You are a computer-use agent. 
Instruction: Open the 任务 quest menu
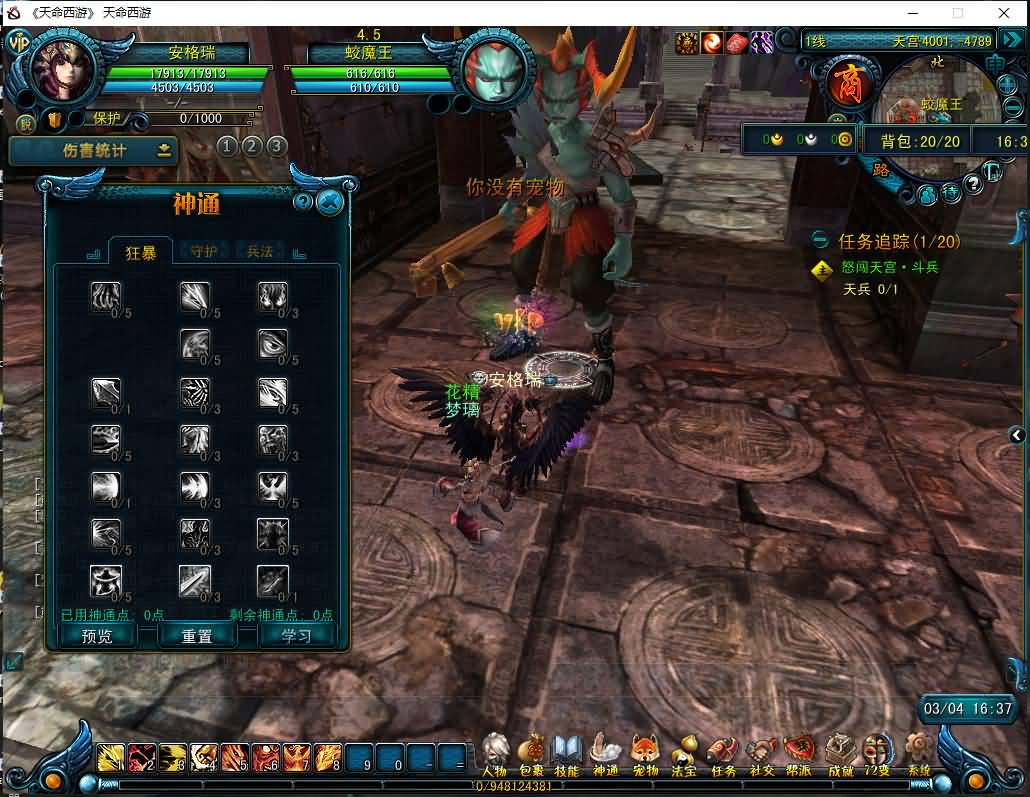coord(723,753)
